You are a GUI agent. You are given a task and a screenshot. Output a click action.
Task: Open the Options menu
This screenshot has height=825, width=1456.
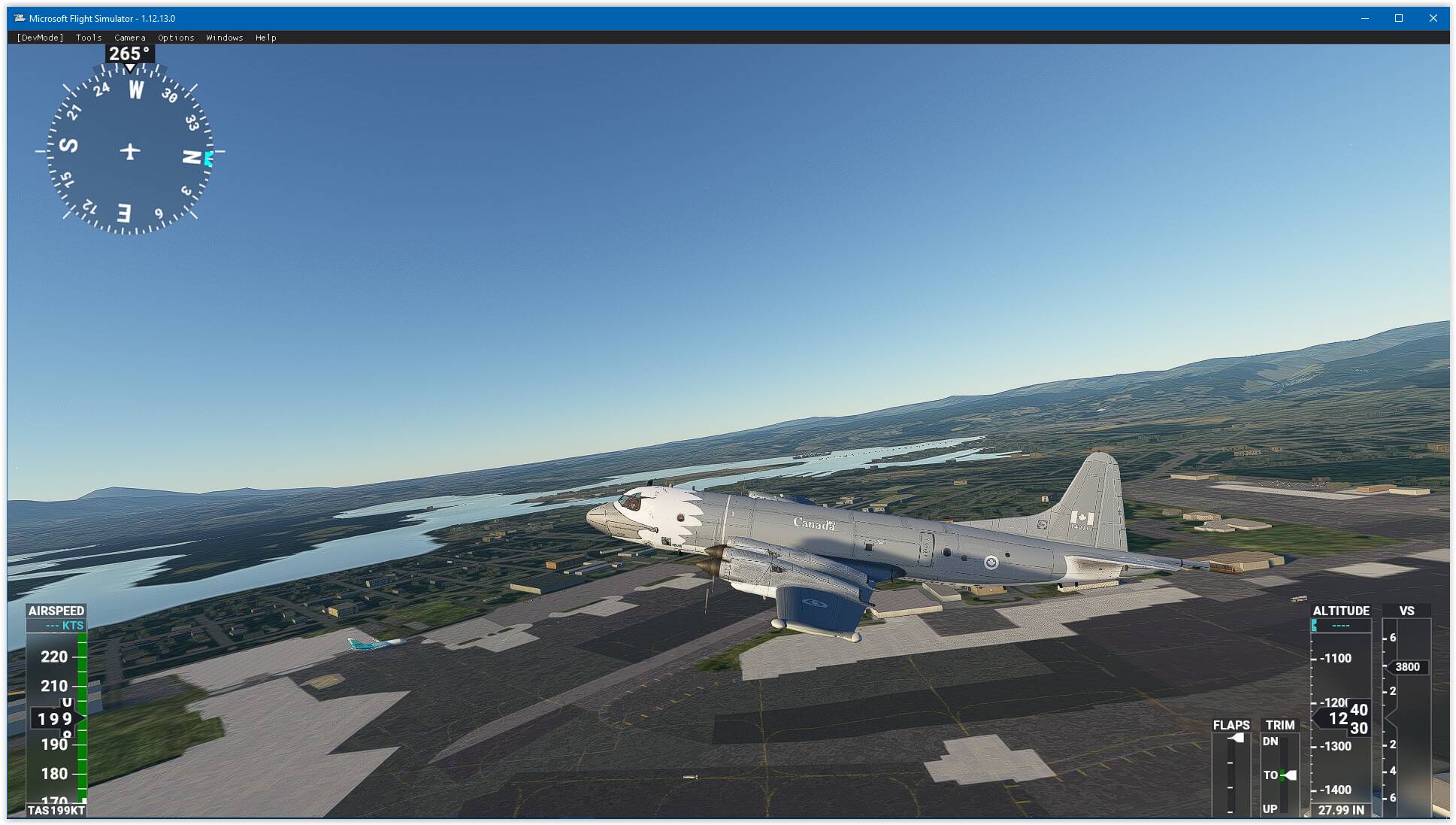[x=176, y=38]
